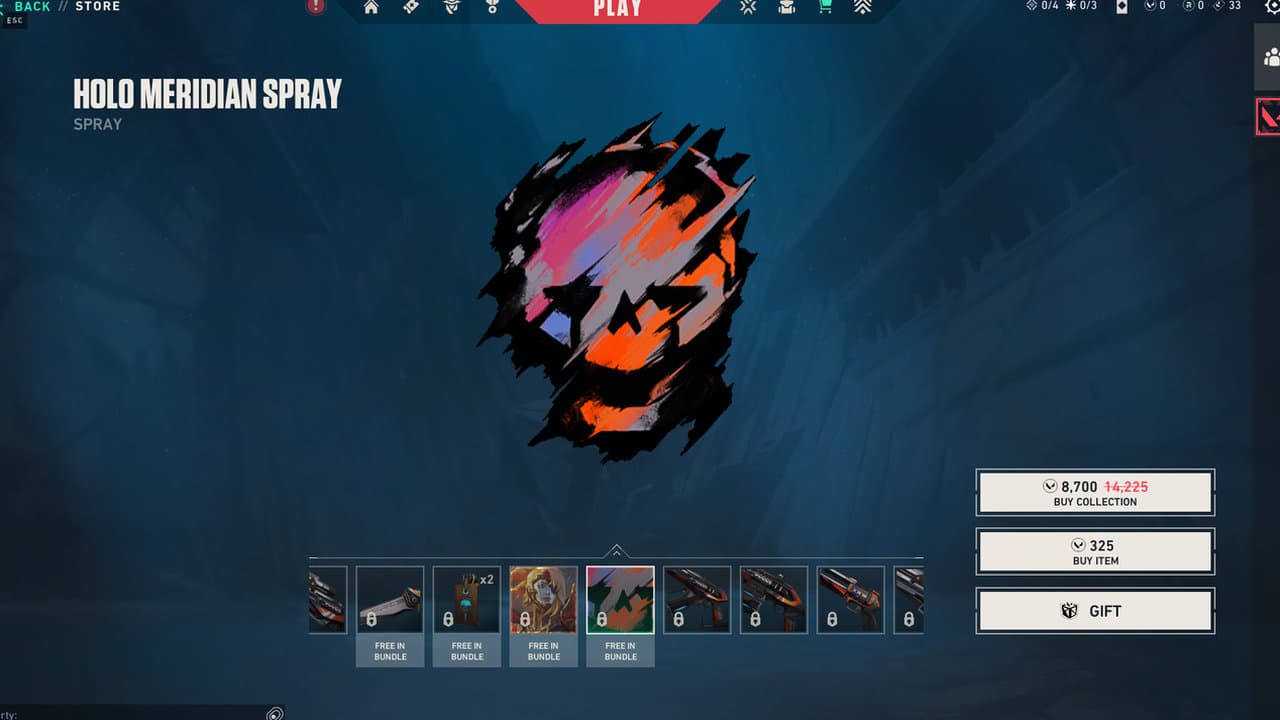Viewport: 1280px width, 720px height.
Task: Open the Home screen icon in top navigation
Action: pyautogui.click(x=372, y=7)
